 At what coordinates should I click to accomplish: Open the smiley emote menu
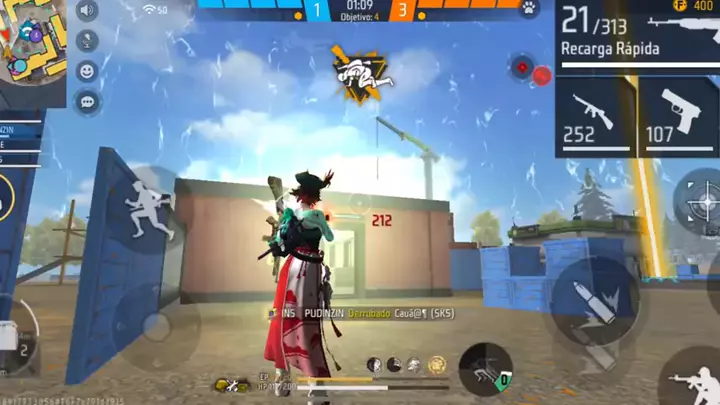pyautogui.click(x=87, y=71)
